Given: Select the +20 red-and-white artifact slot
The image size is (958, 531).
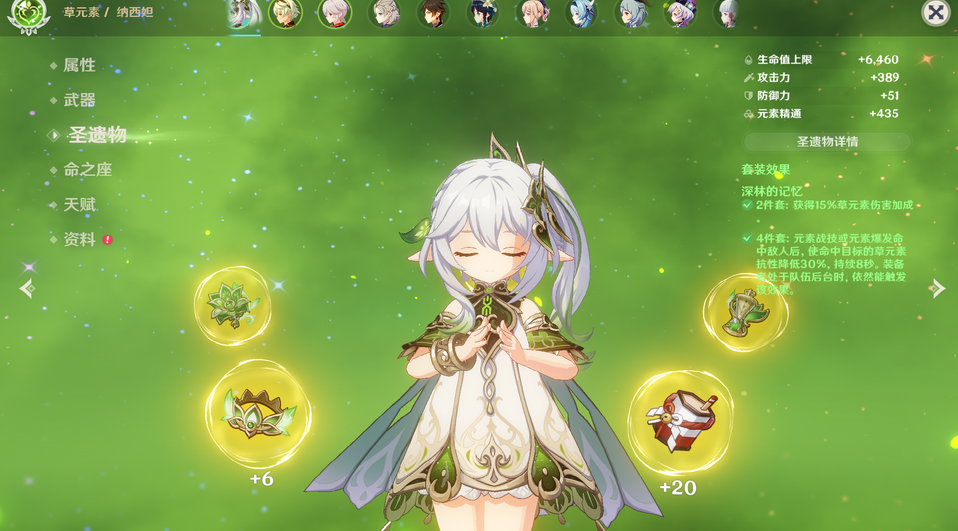Looking at the screenshot, I should pyautogui.click(x=679, y=421).
